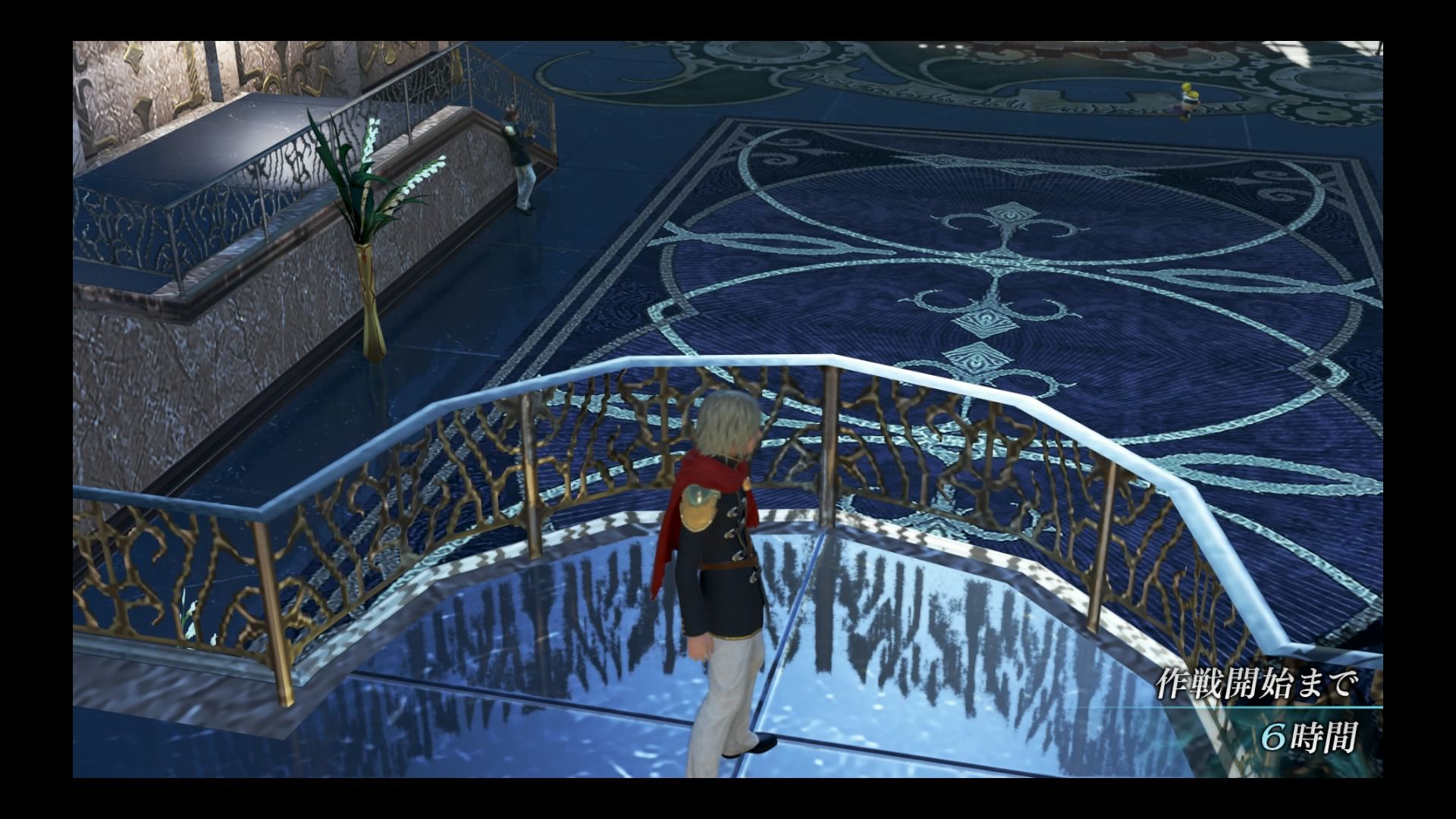1456x819 pixels.
Task: Click the tall potted plant near the platform
Action: click(364, 190)
